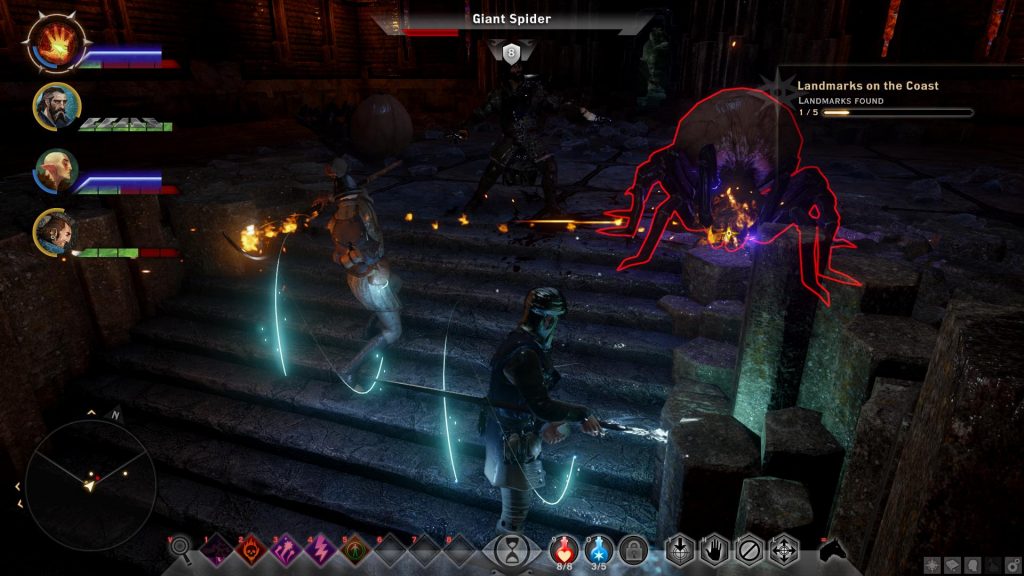The height and width of the screenshot is (576, 1024).
Task: Open the circular minimap
Action: 90,485
